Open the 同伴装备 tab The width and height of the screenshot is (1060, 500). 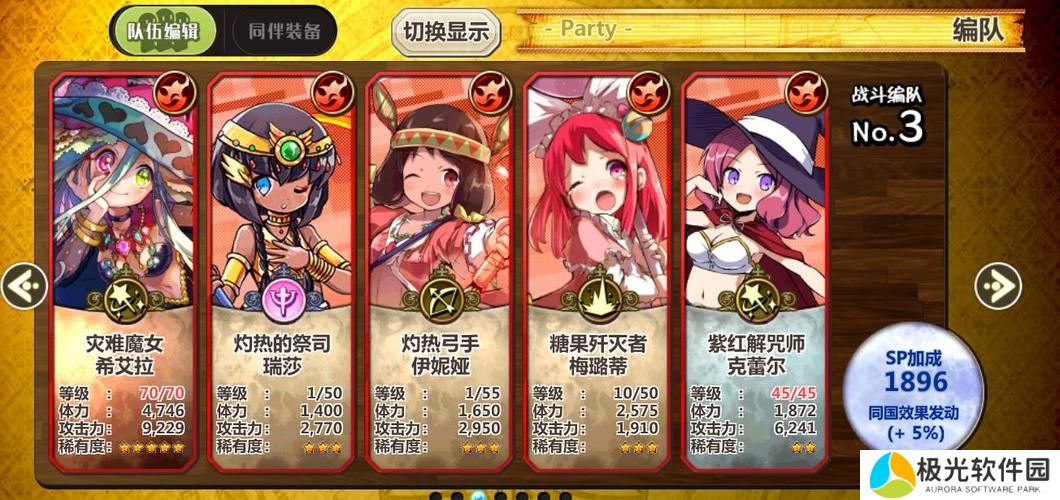click(x=284, y=30)
